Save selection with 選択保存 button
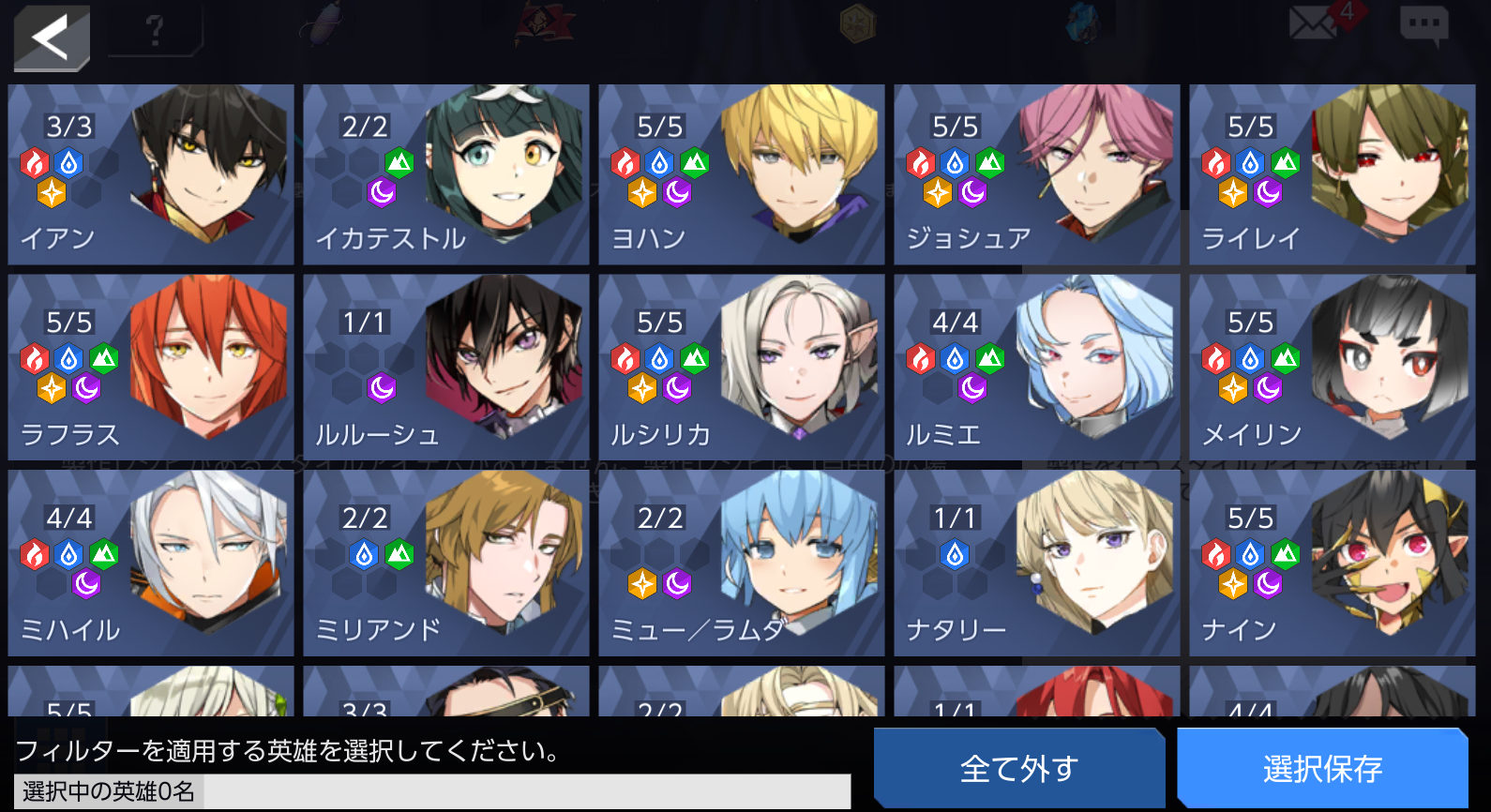Screen dimensions: 1491x812 (1322, 768)
